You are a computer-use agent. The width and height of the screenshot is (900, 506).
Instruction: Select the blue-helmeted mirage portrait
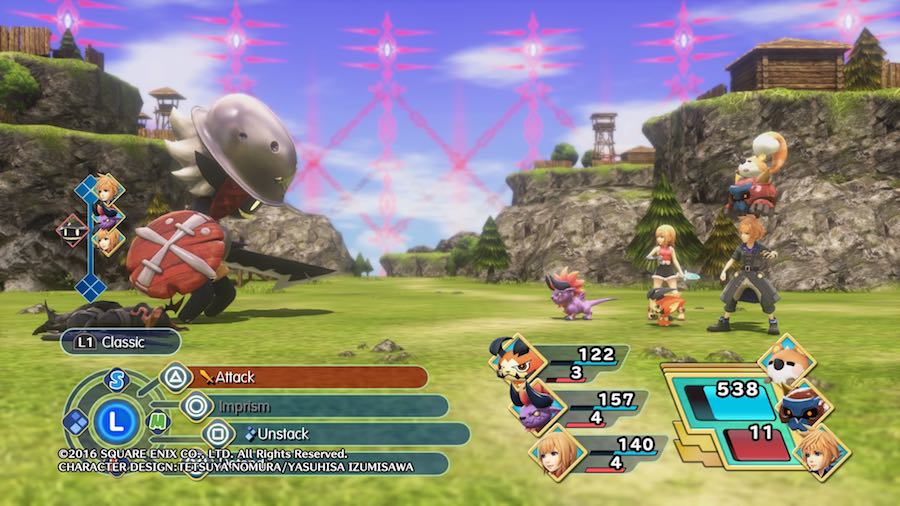(x=801, y=407)
